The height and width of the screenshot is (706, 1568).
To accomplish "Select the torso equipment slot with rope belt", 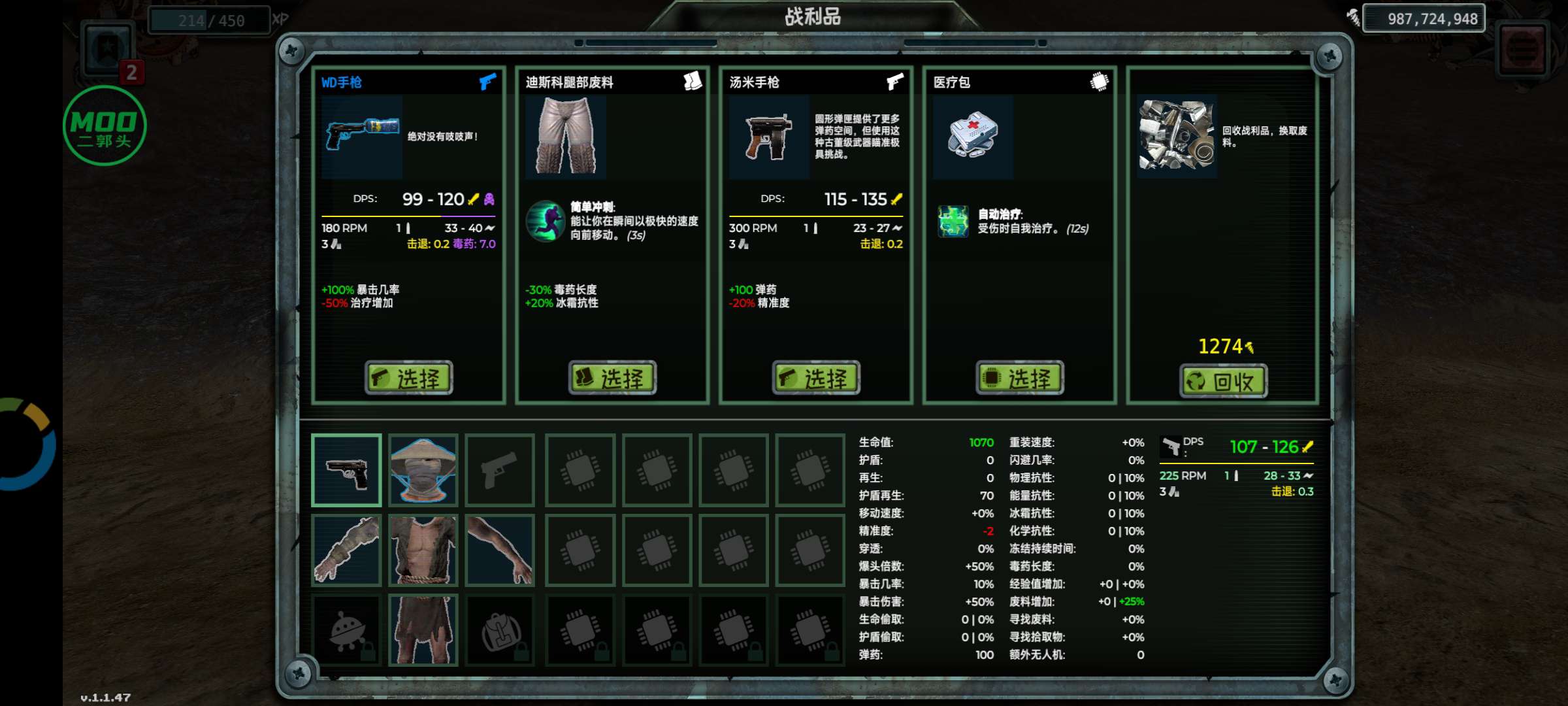I will pos(423,550).
